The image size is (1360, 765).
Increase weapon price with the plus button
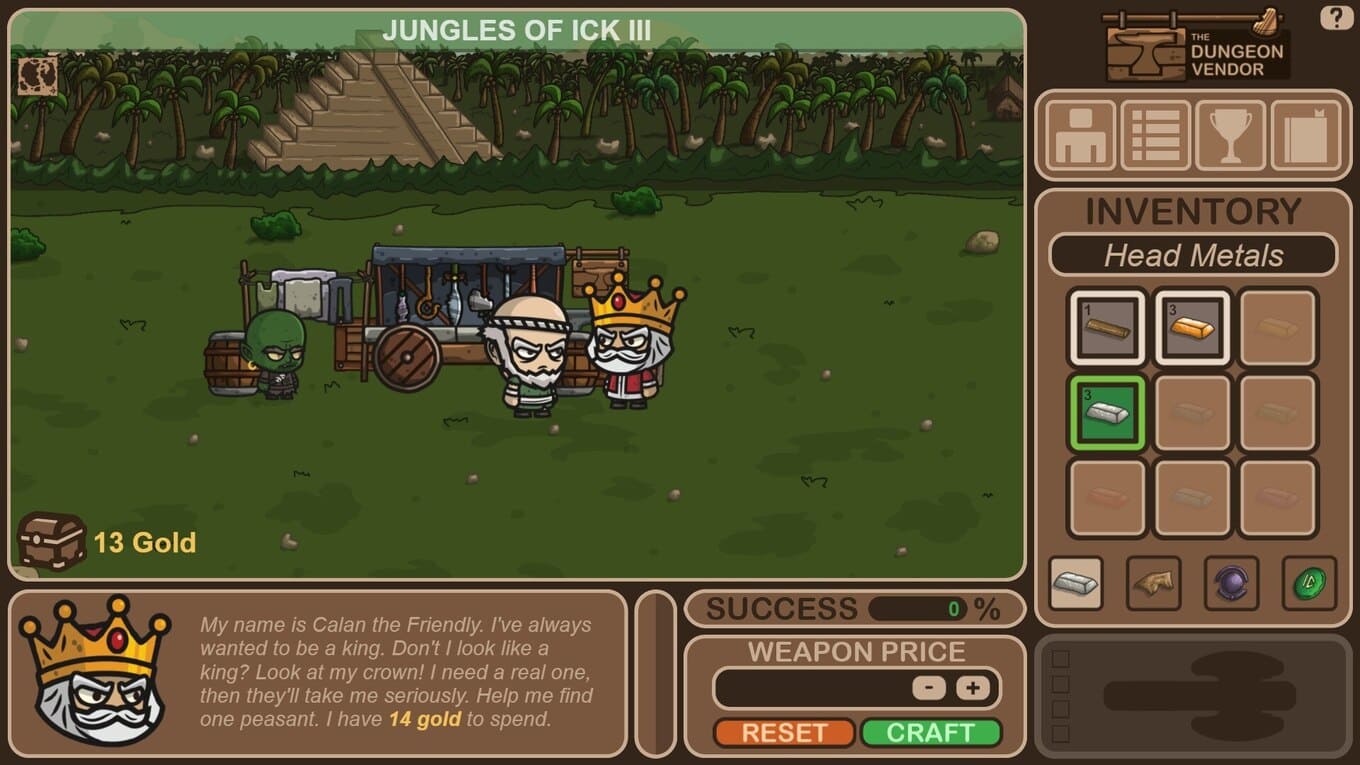point(972,688)
